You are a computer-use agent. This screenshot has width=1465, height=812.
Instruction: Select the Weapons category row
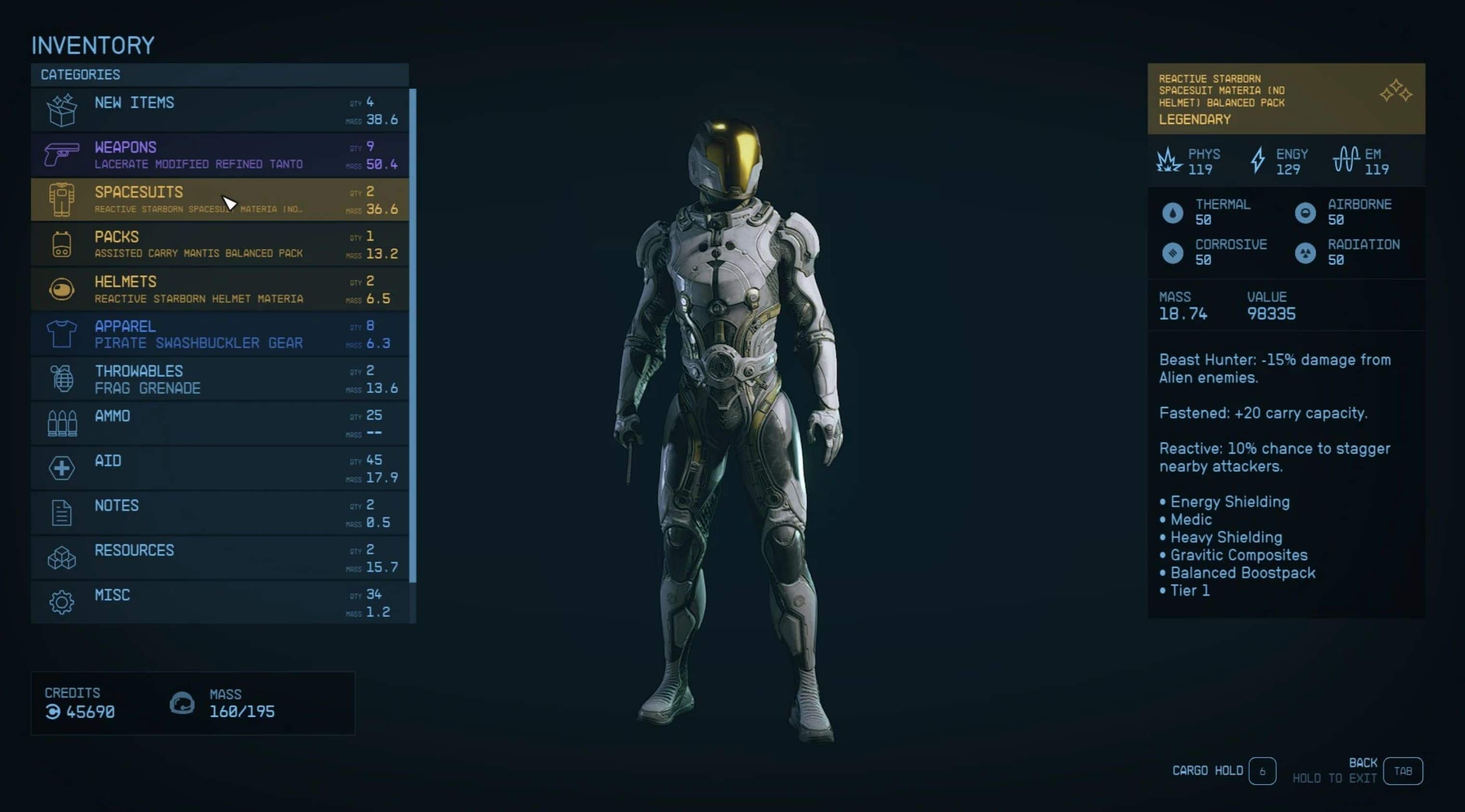tap(220, 155)
